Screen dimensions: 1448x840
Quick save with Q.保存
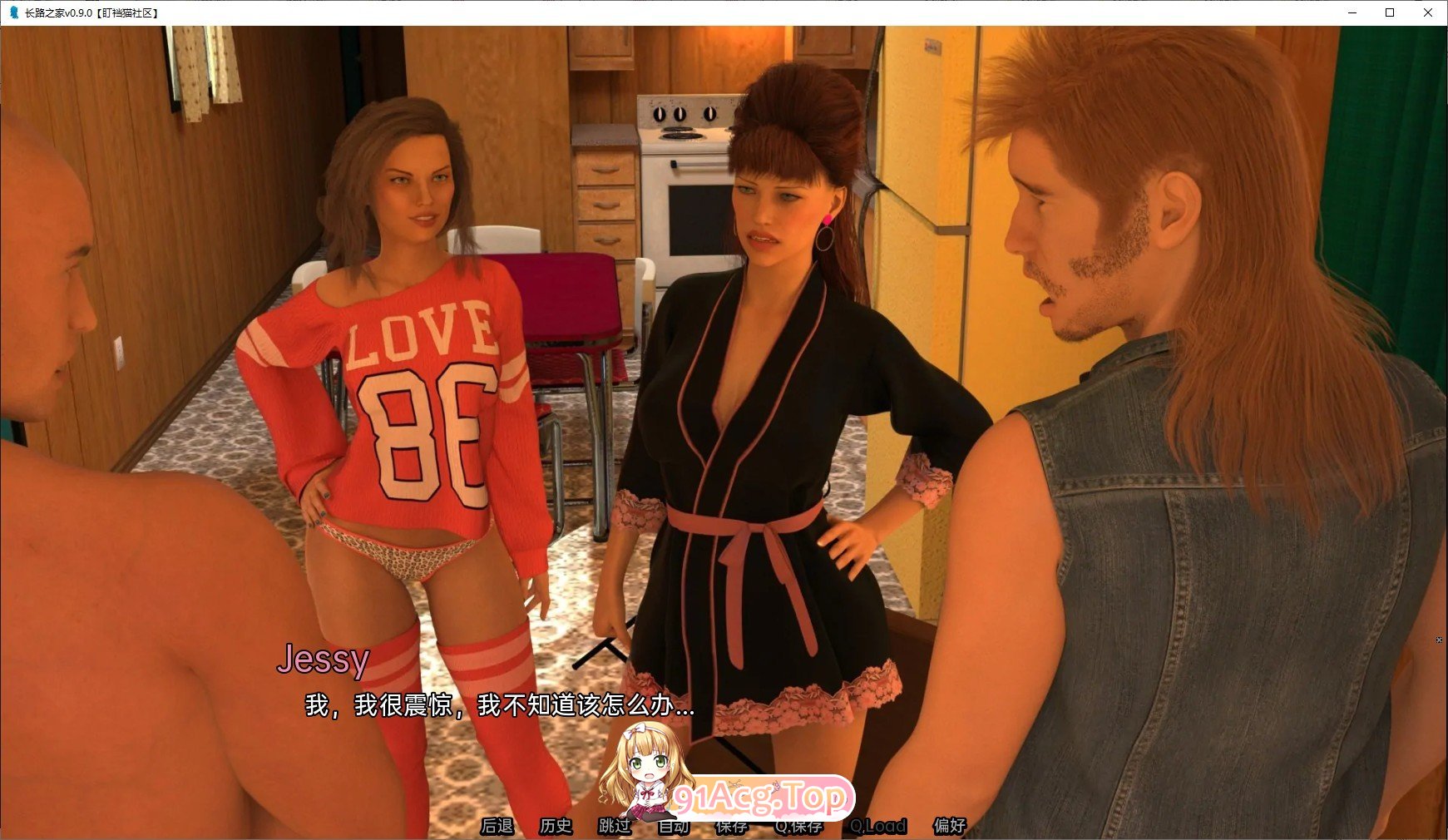(798, 827)
